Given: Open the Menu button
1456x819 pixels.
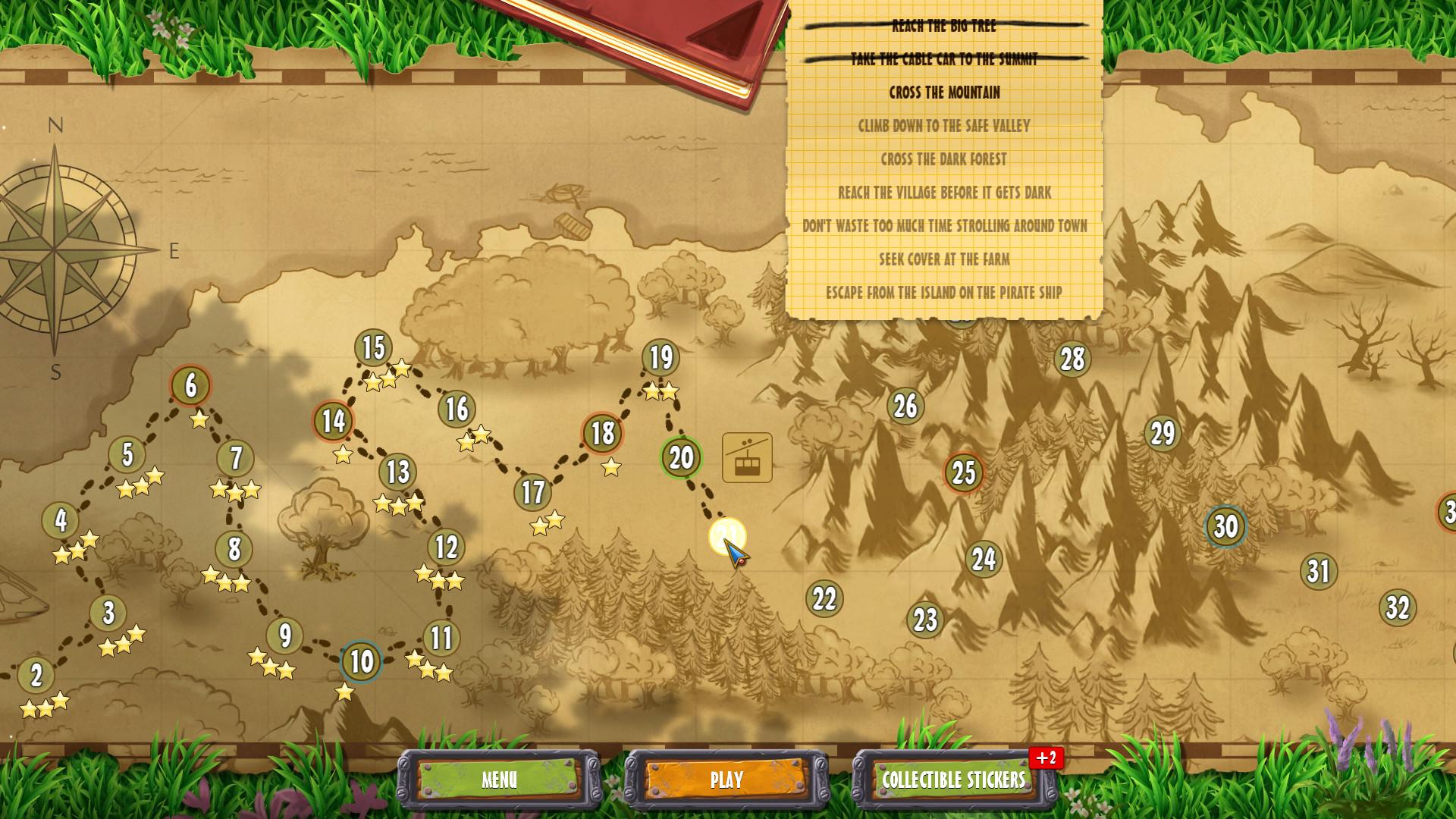Looking at the screenshot, I should (x=499, y=780).
